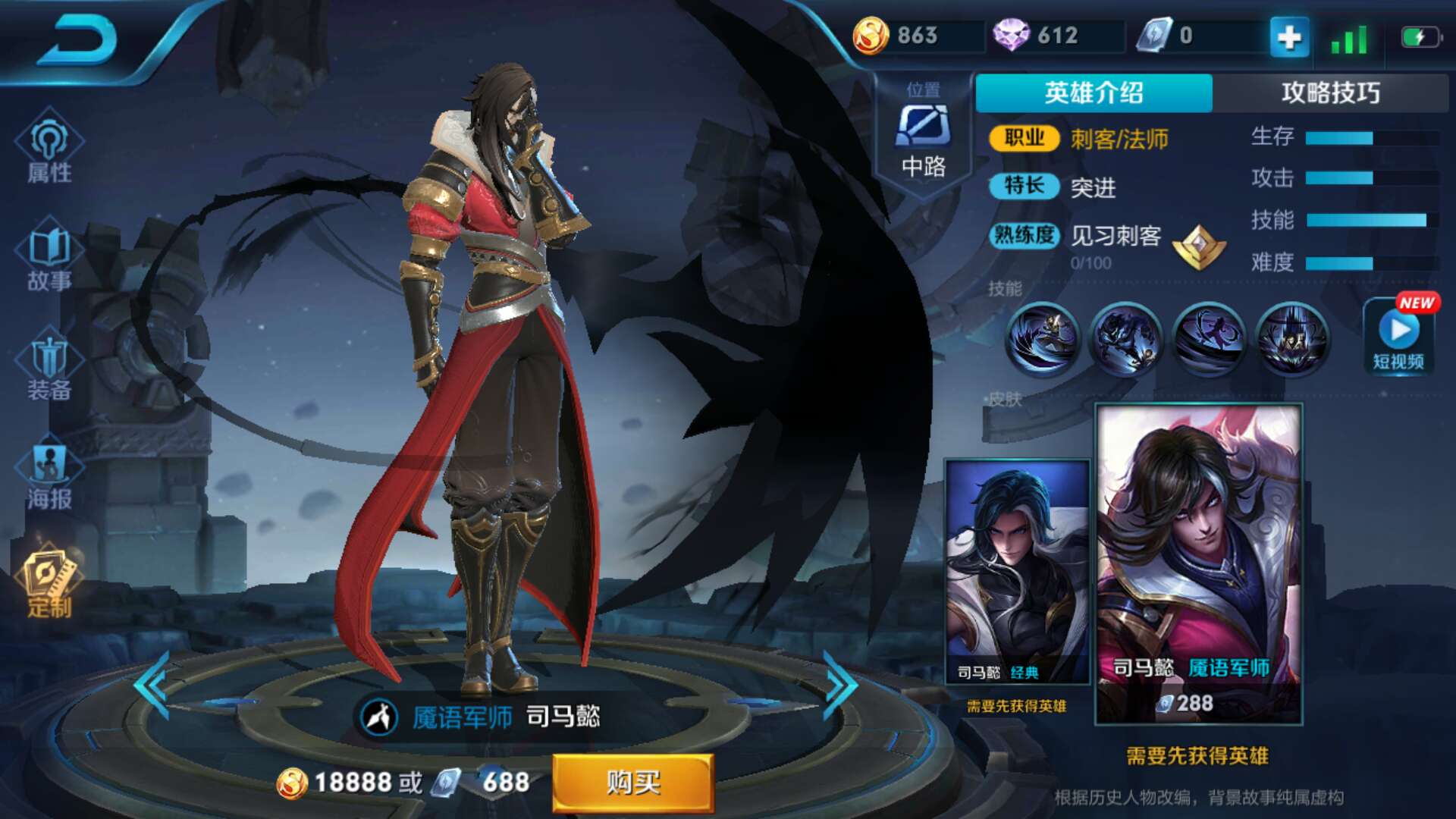Check the 生存 survival stat bar
Viewport: 1456px width, 819px height.
pos(1373,136)
